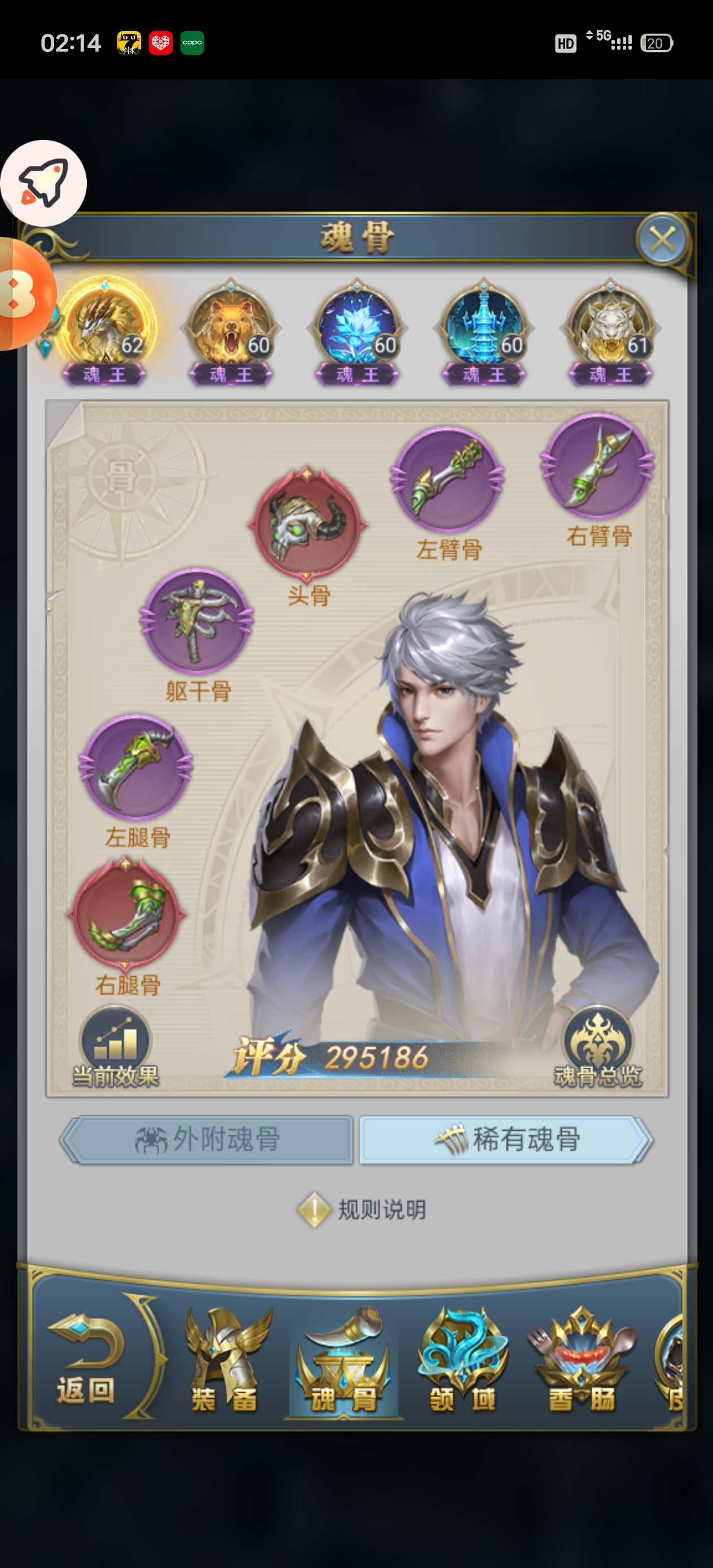Show 当前效果 current effects
713x1568 pixels.
click(115, 1047)
